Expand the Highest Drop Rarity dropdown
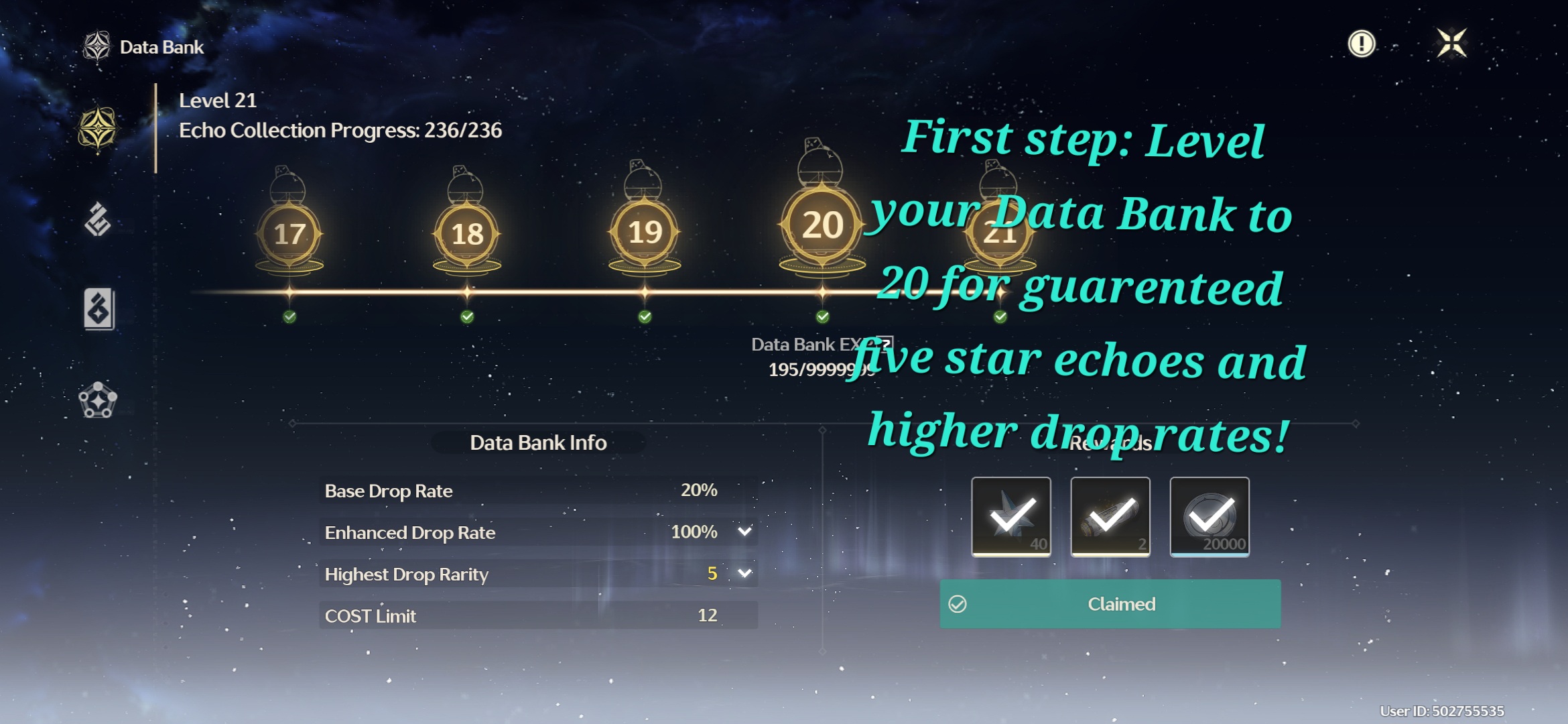The image size is (1568, 724). (744, 574)
